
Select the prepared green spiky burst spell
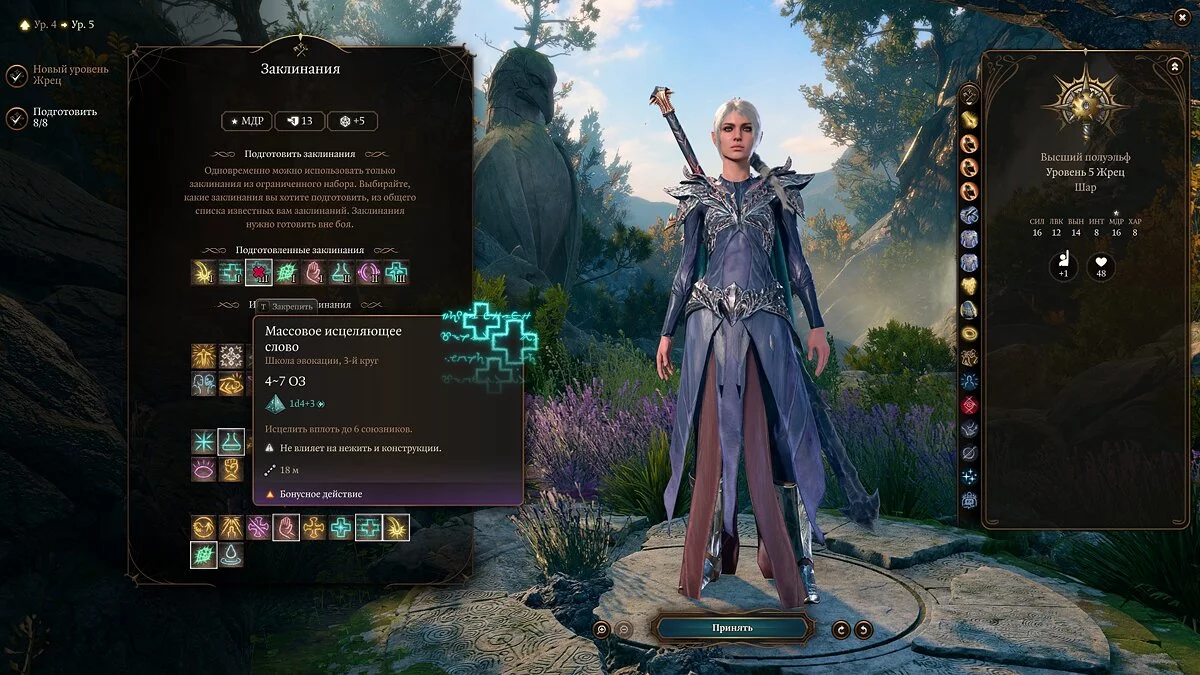286,272
